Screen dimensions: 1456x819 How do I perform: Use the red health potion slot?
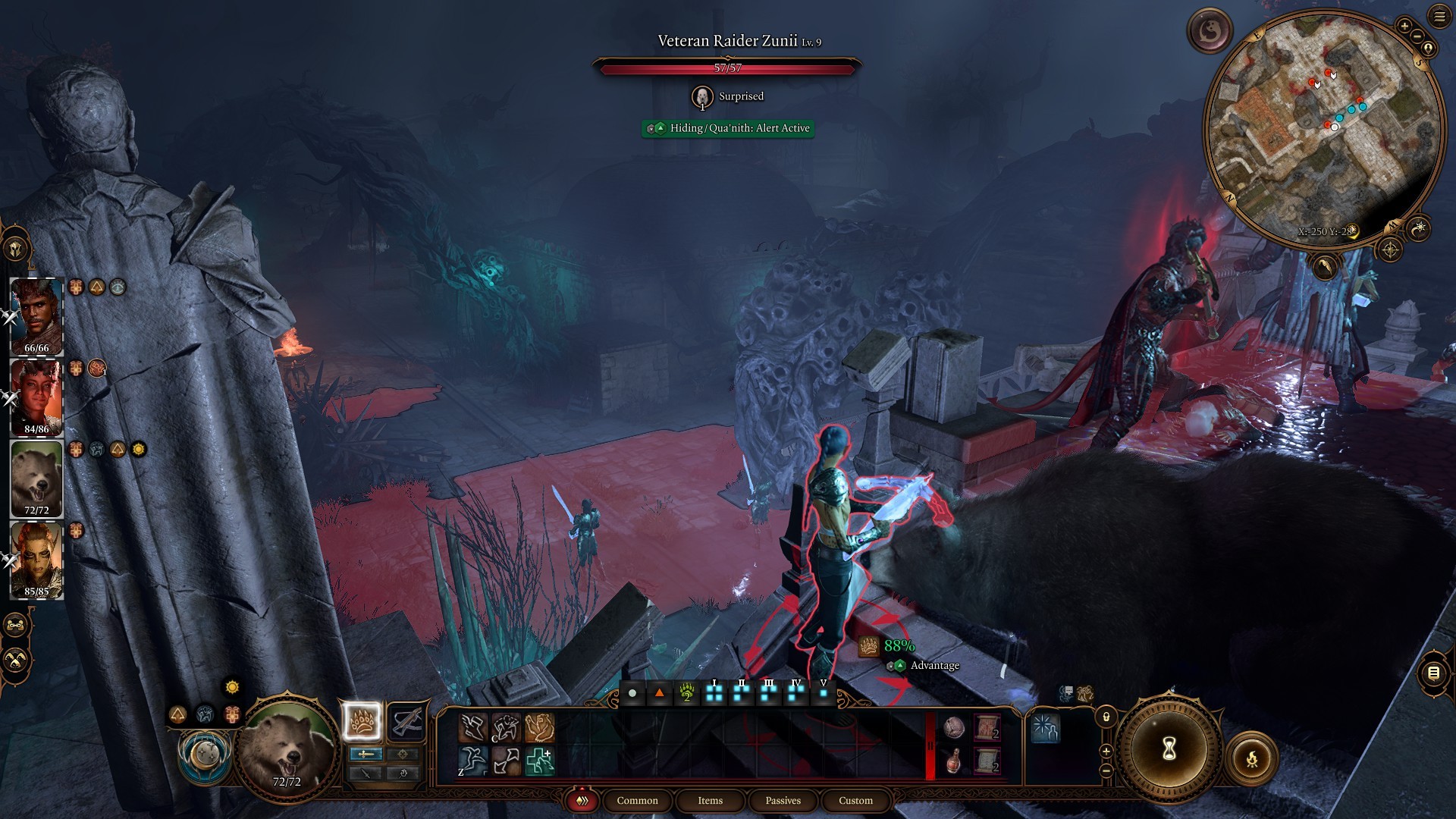coord(954,761)
